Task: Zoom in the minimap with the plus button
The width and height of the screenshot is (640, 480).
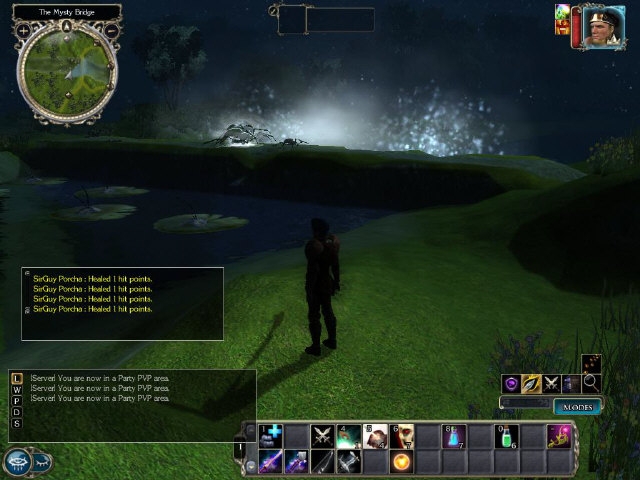Action: click(23, 31)
